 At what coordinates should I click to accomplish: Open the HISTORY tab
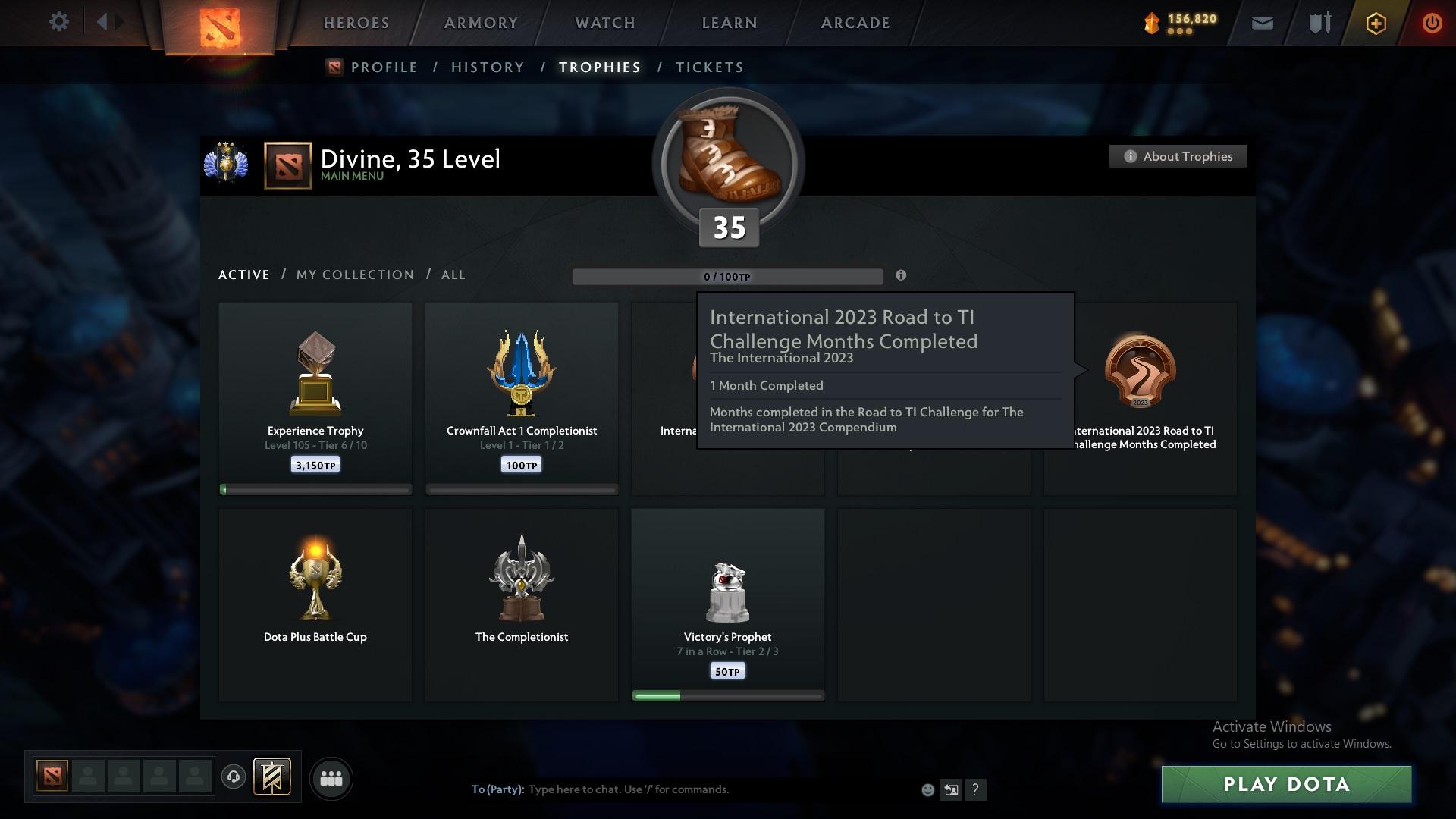(488, 67)
